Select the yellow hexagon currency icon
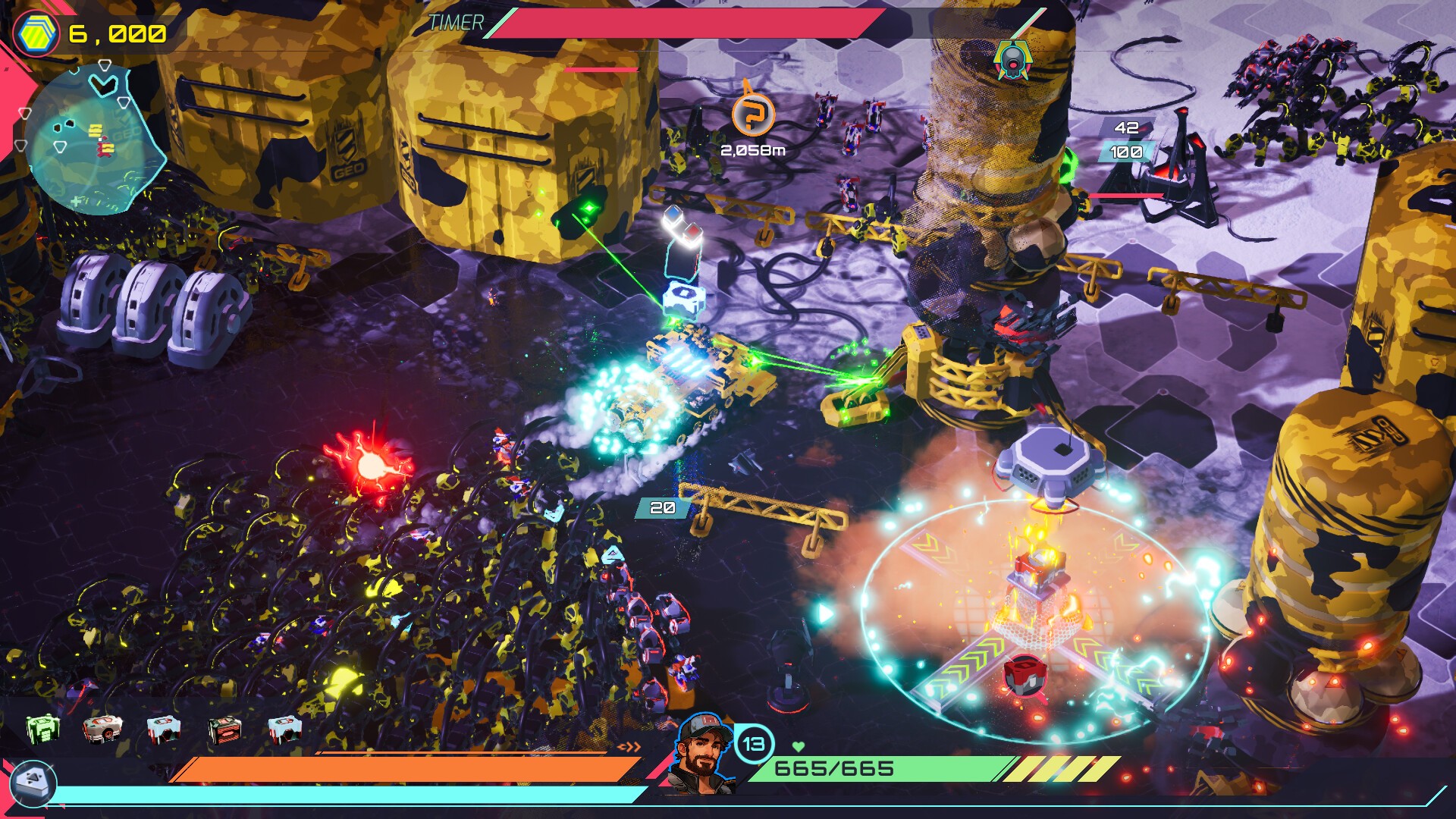1456x819 pixels. (36, 33)
